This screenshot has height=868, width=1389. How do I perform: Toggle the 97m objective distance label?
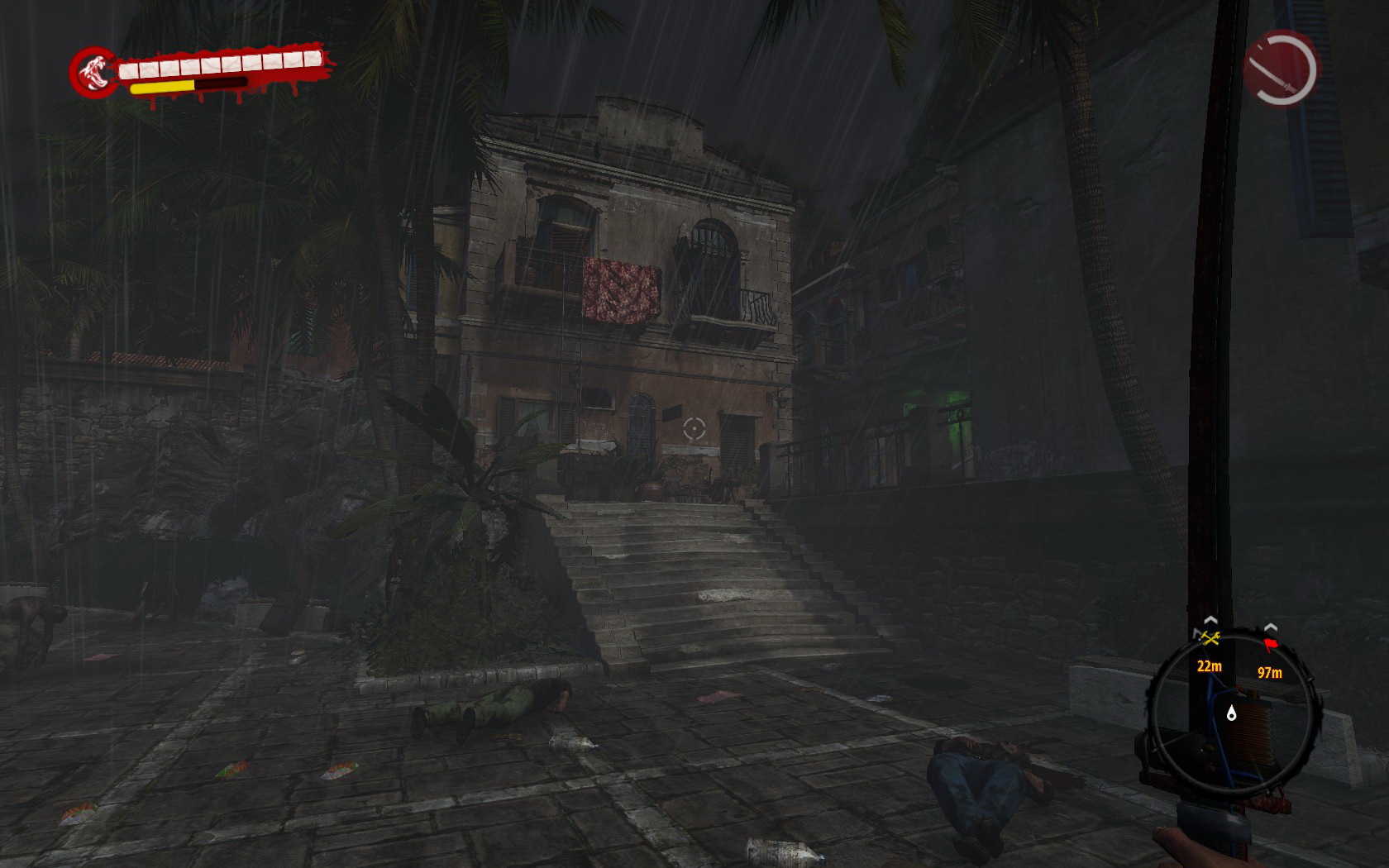(x=1269, y=673)
